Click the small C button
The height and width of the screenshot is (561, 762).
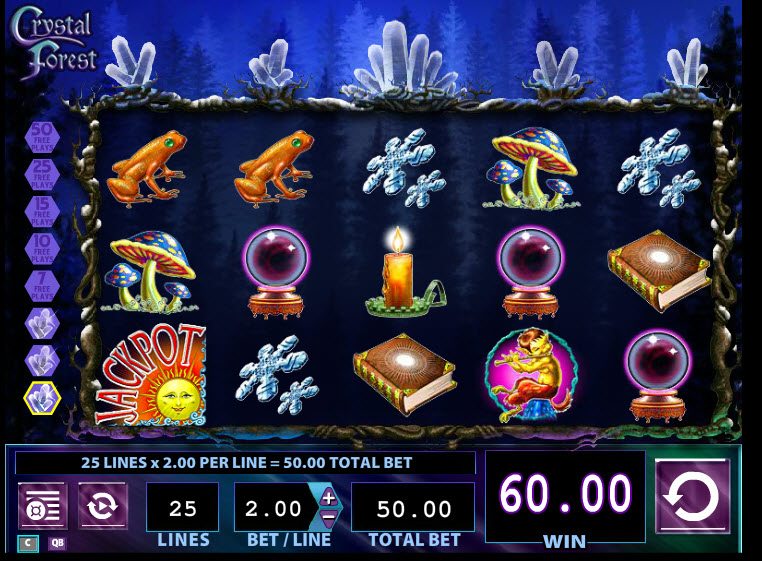[x=27, y=544]
